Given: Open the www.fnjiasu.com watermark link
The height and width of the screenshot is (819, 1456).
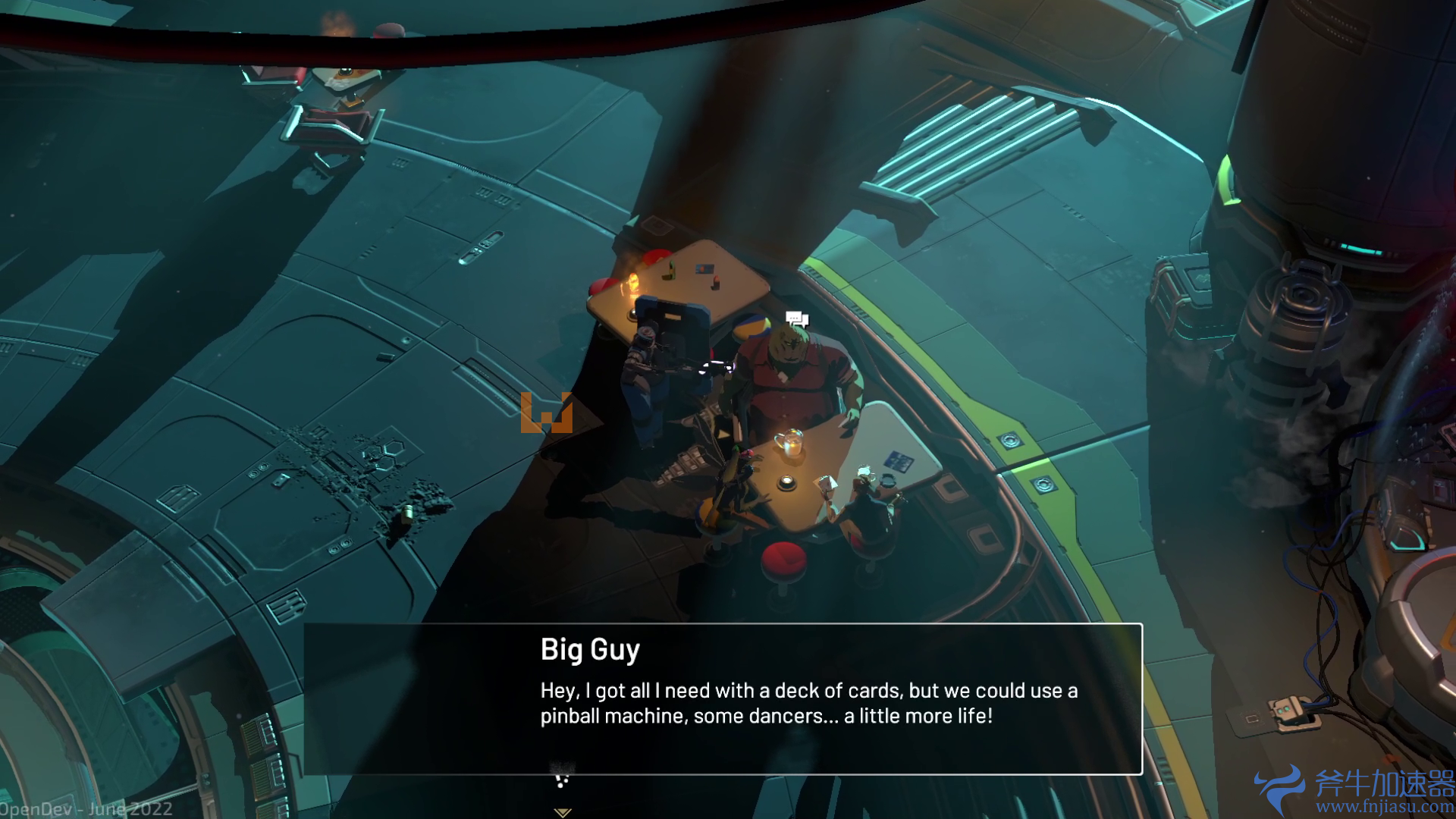Looking at the screenshot, I should 1385,807.
